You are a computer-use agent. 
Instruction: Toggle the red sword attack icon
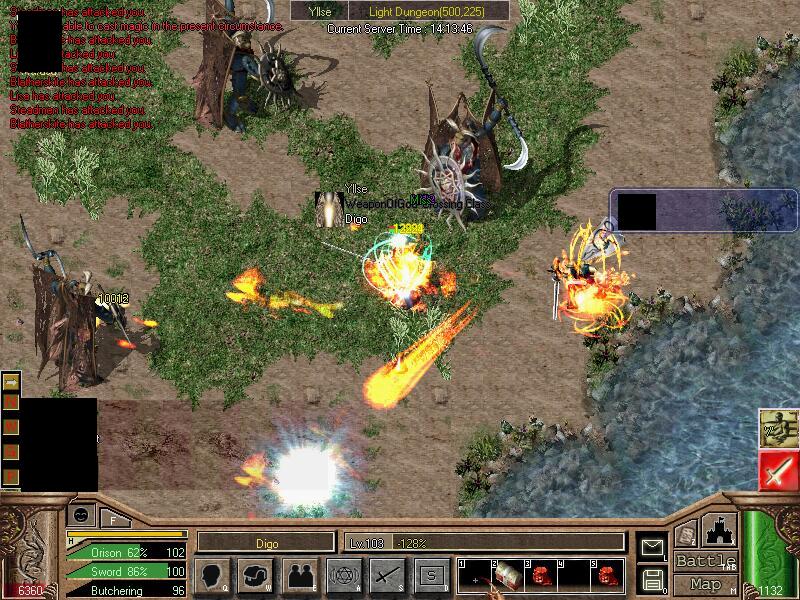777,469
